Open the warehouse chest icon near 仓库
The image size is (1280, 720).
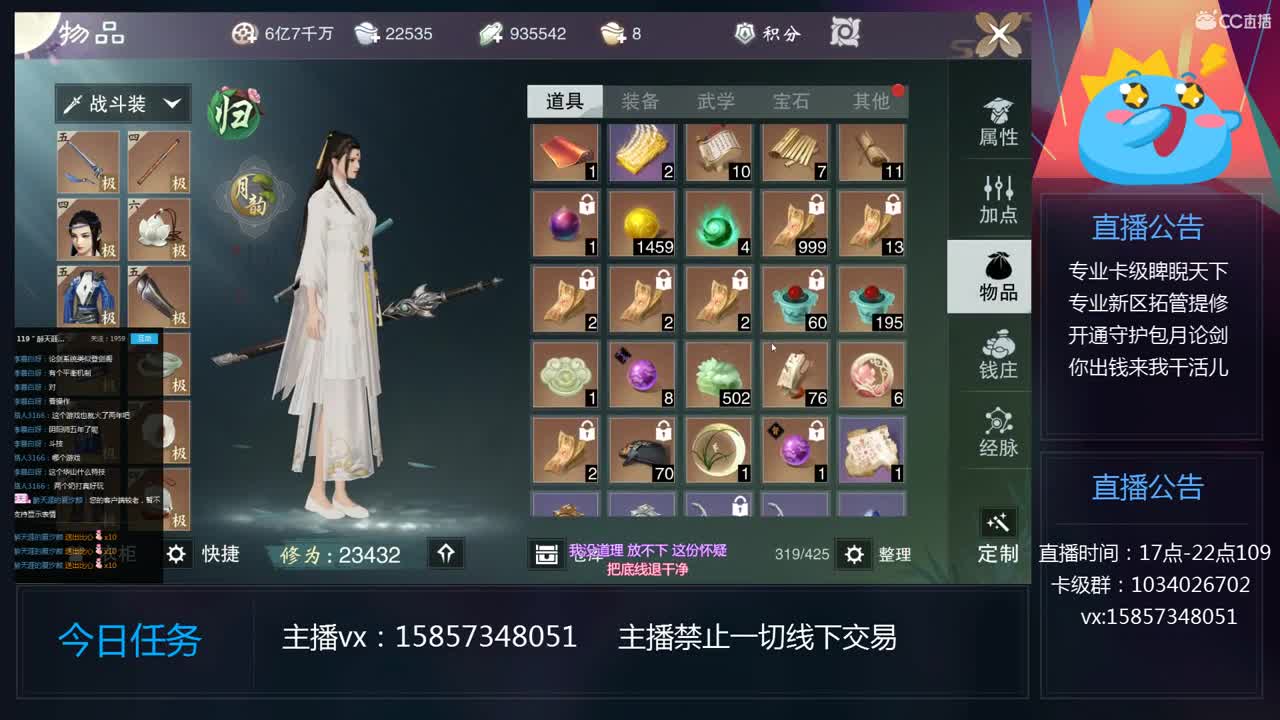point(548,554)
